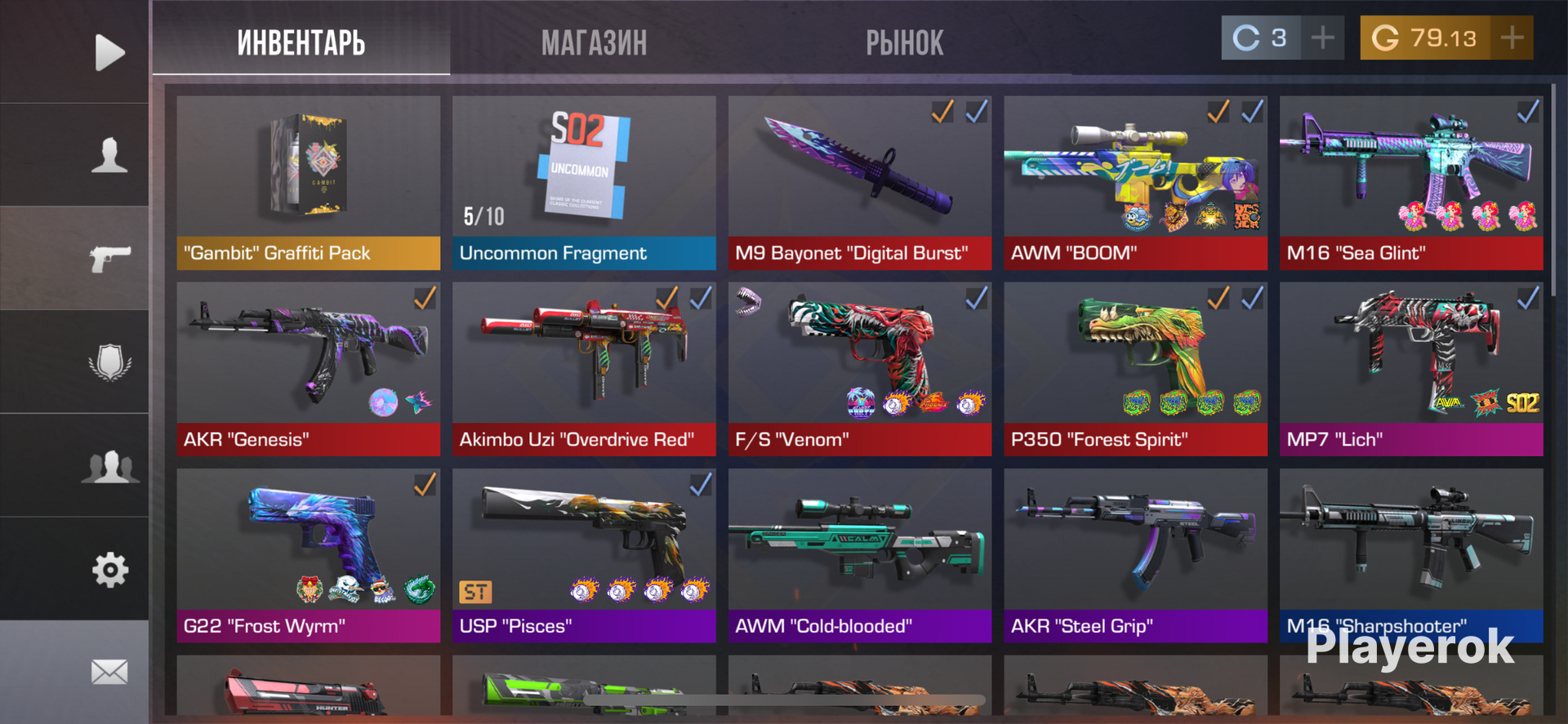Viewport: 1568px width, 724px height.
Task: Open settings via the gear icon
Action: [109, 570]
